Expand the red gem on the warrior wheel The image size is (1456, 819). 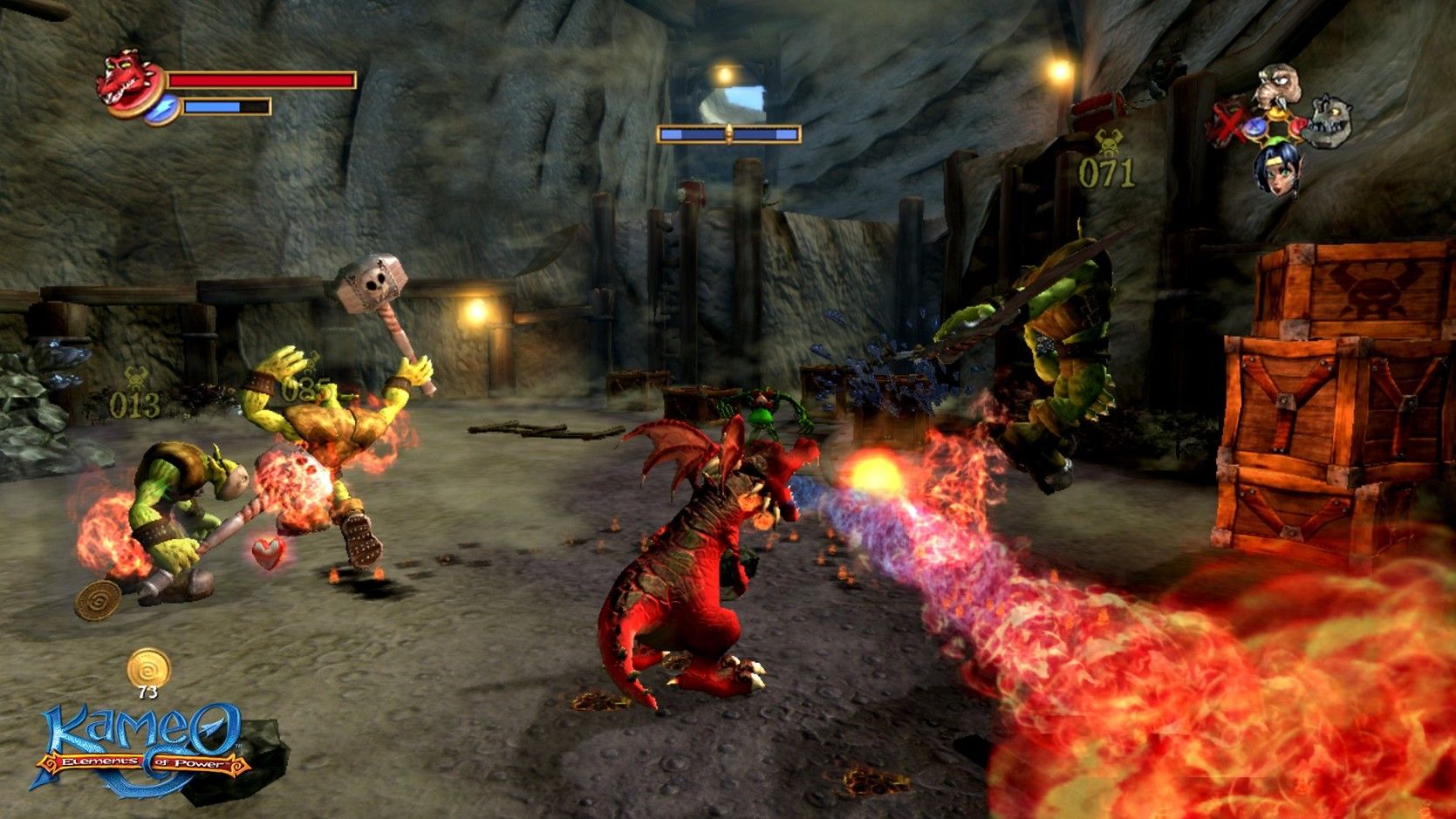point(1297,126)
